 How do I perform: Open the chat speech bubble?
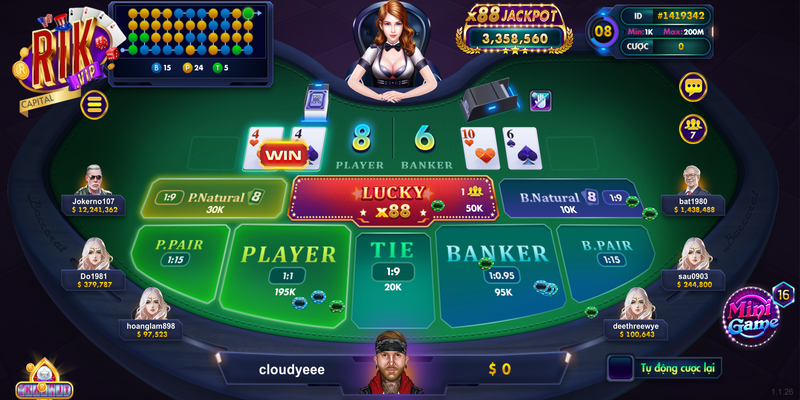[x=693, y=87]
